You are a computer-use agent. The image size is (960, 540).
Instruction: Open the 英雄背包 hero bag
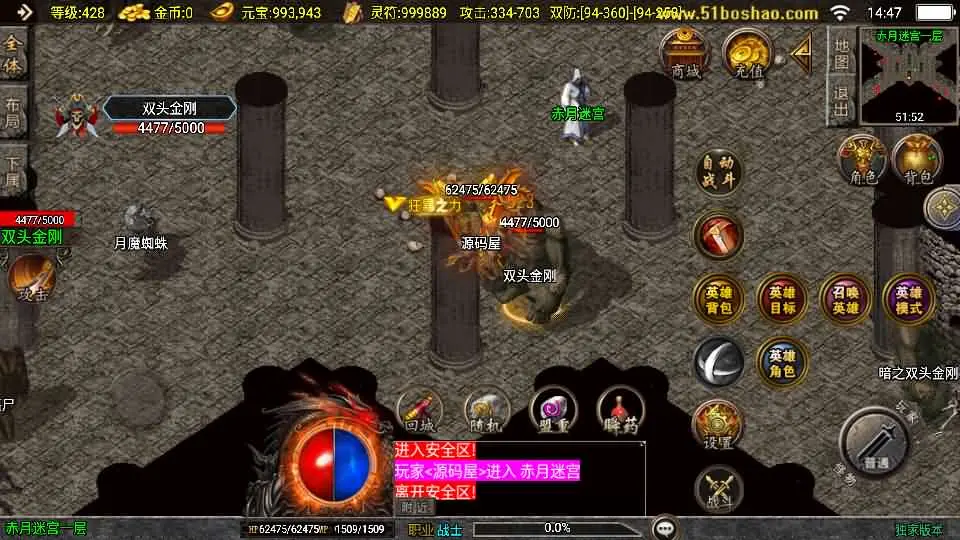719,299
